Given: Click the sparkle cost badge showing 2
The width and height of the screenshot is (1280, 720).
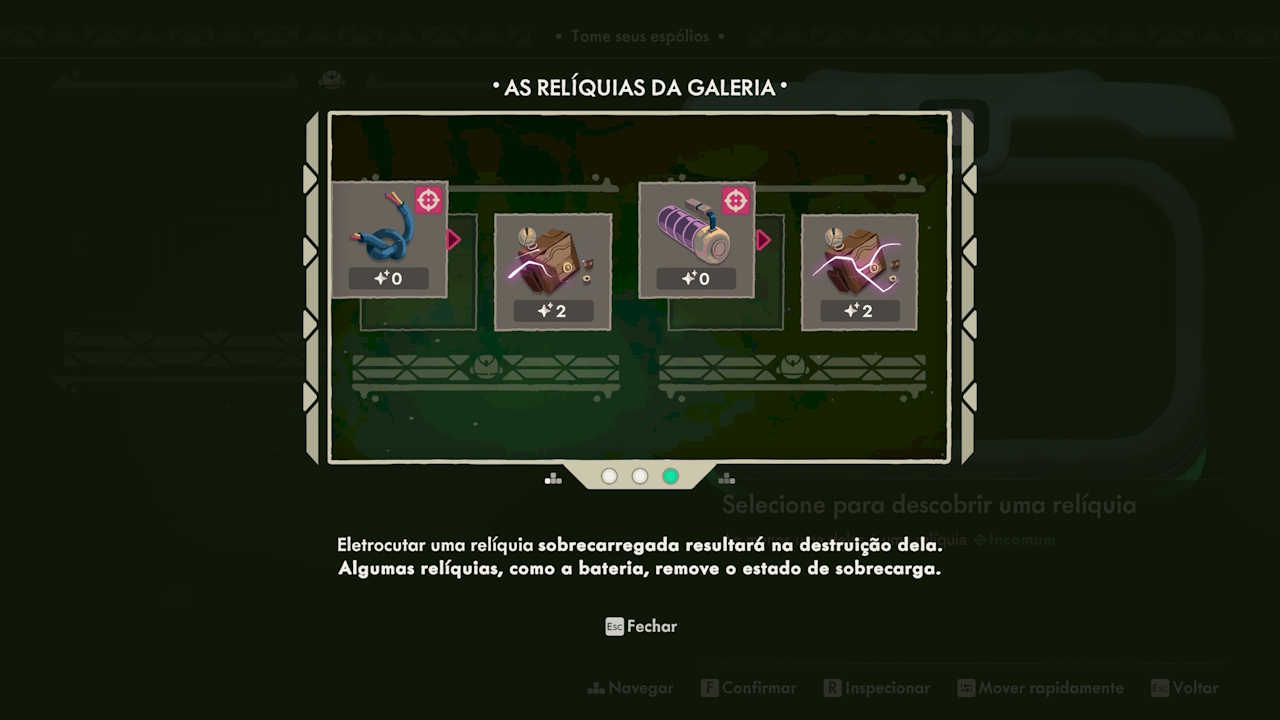Looking at the screenshot, I should point(553,311).
